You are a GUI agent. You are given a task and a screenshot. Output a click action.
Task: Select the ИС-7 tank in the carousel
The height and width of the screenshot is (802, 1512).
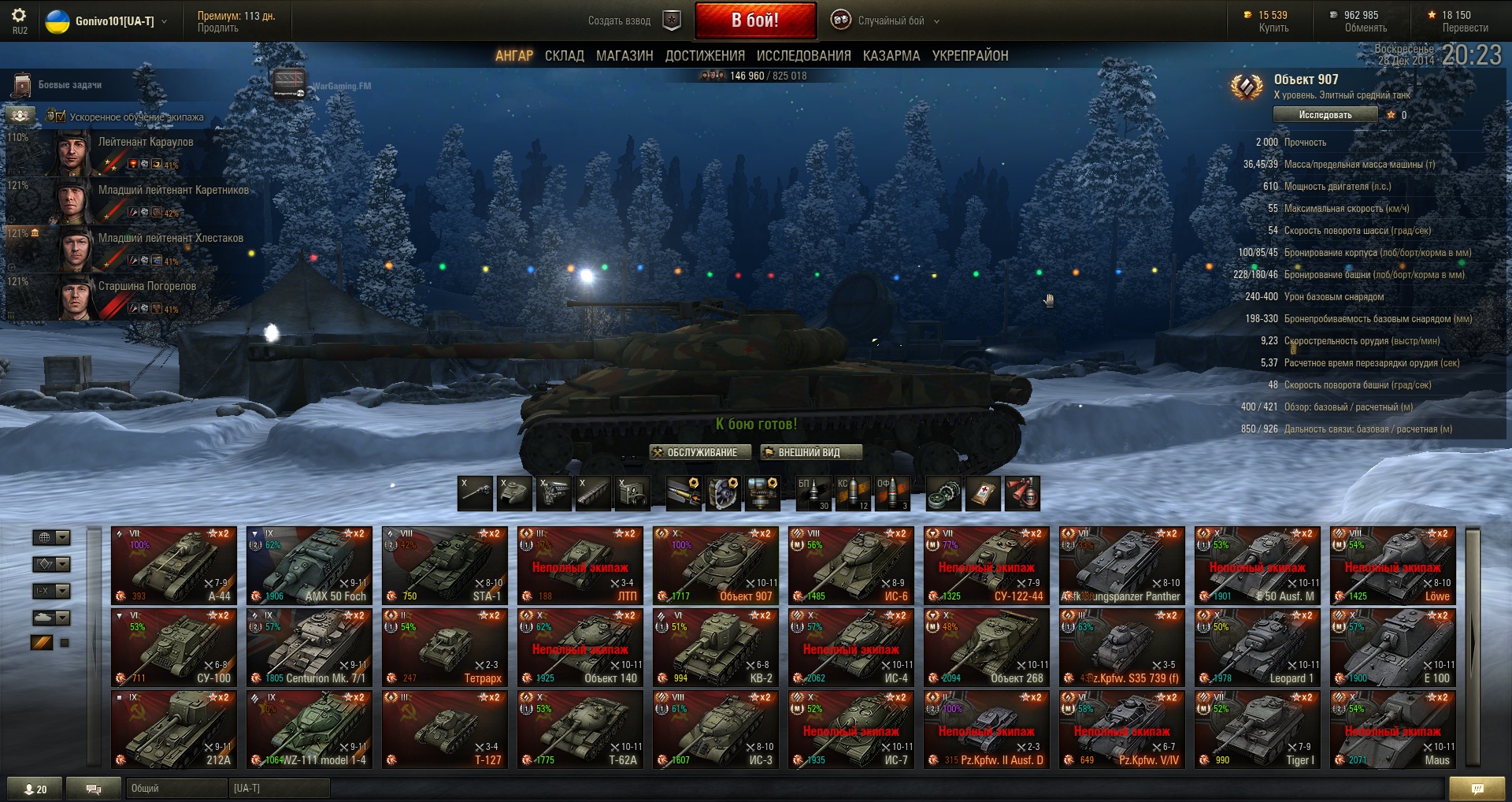850,730
